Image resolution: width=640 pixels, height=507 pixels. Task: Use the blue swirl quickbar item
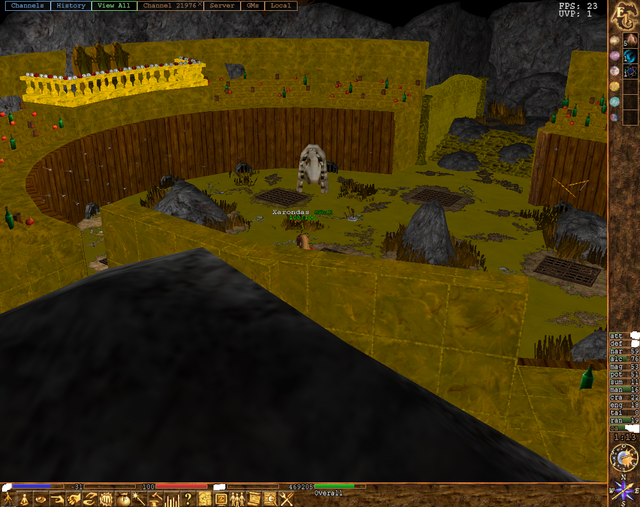(632, 55)
